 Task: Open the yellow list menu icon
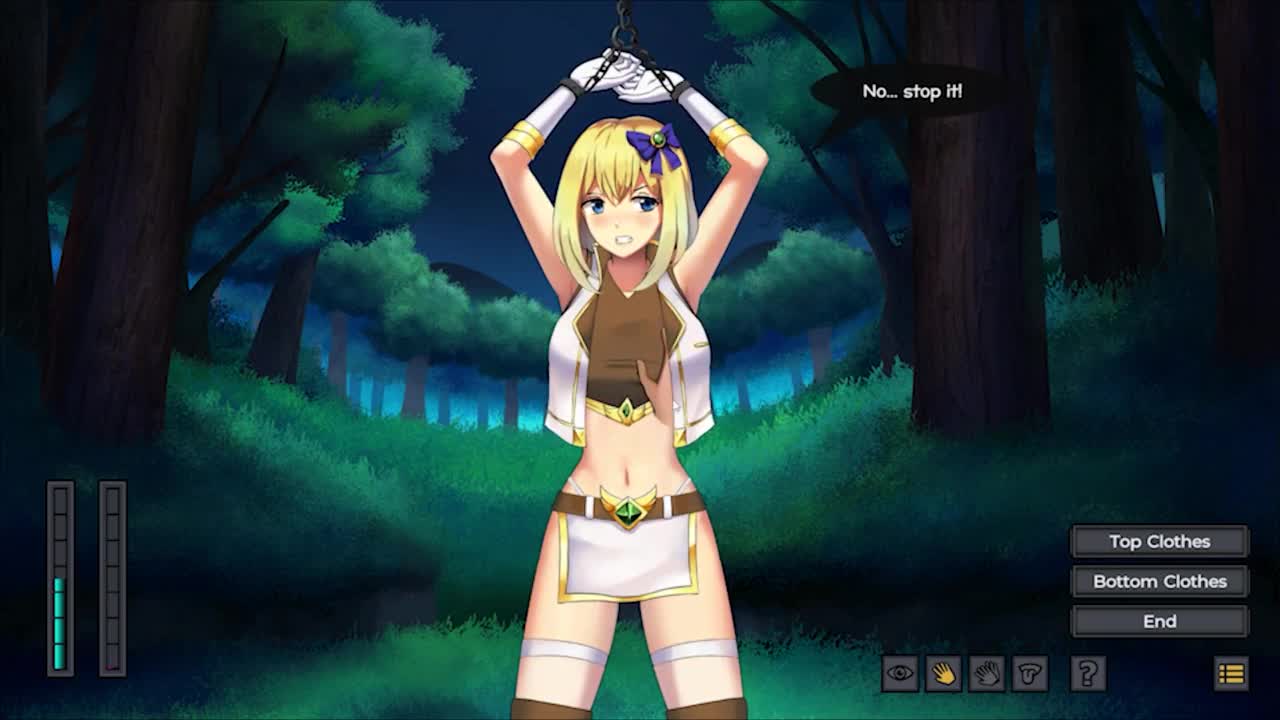click(1231, 673)
